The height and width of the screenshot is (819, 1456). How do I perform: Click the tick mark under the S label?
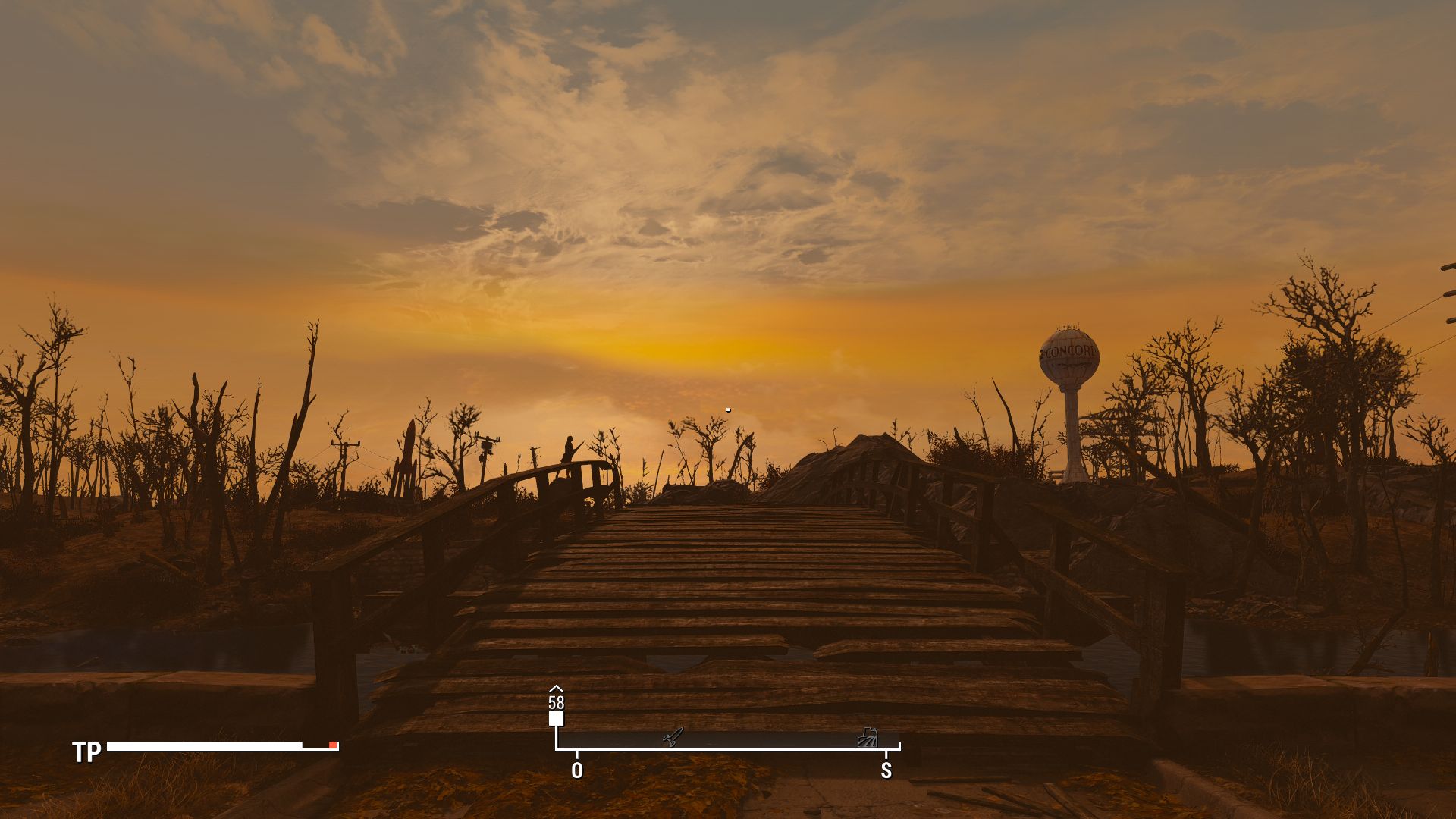pos(885,756)
